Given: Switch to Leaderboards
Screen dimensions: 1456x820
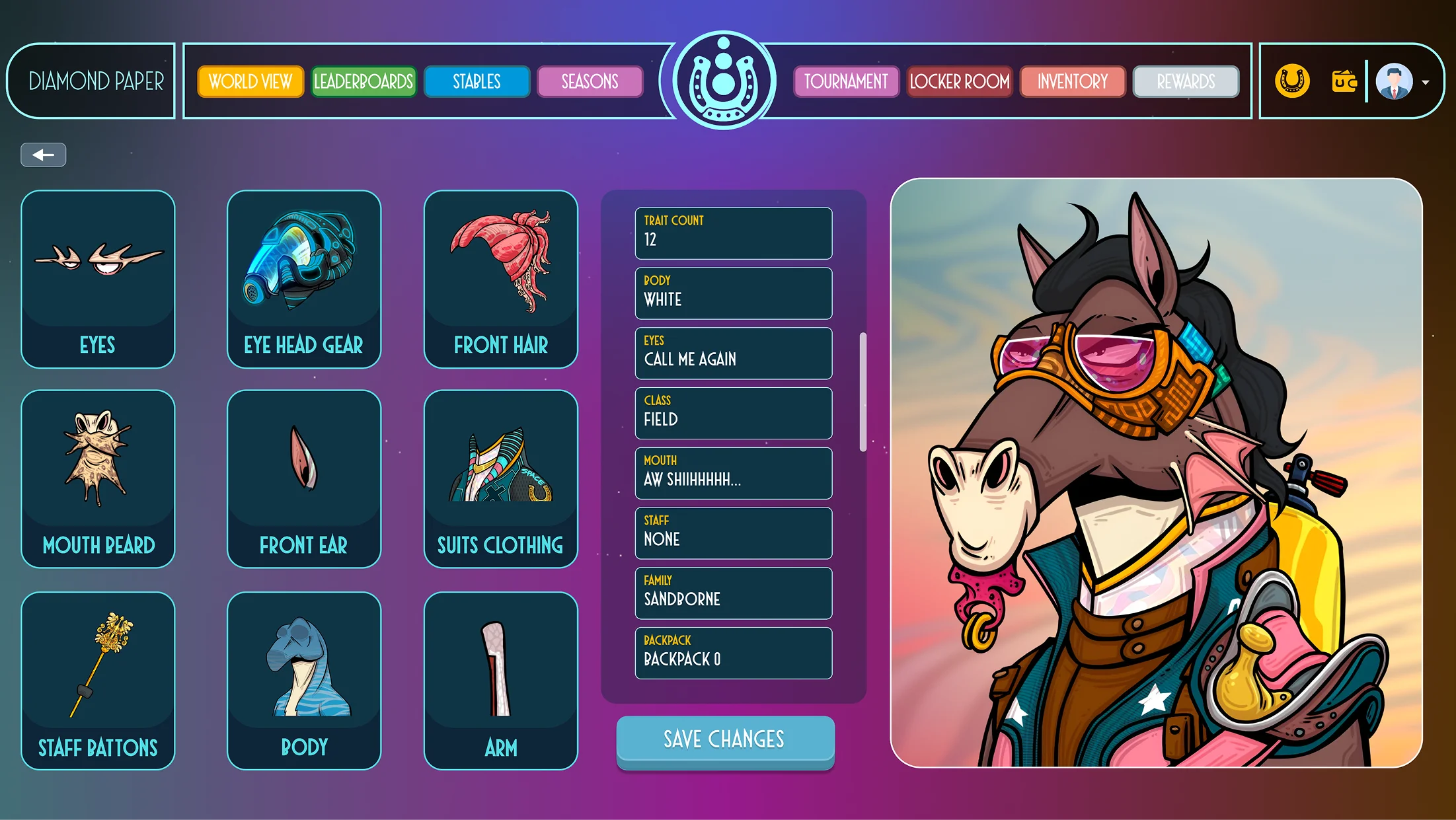Looking at the screenshot, I should coord(364,82).
